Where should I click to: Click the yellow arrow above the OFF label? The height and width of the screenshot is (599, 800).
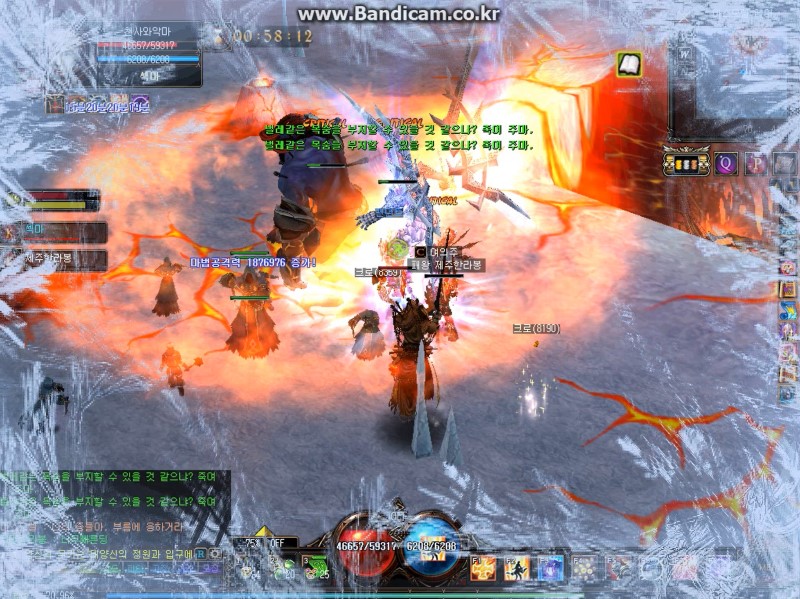click(263, 531)
